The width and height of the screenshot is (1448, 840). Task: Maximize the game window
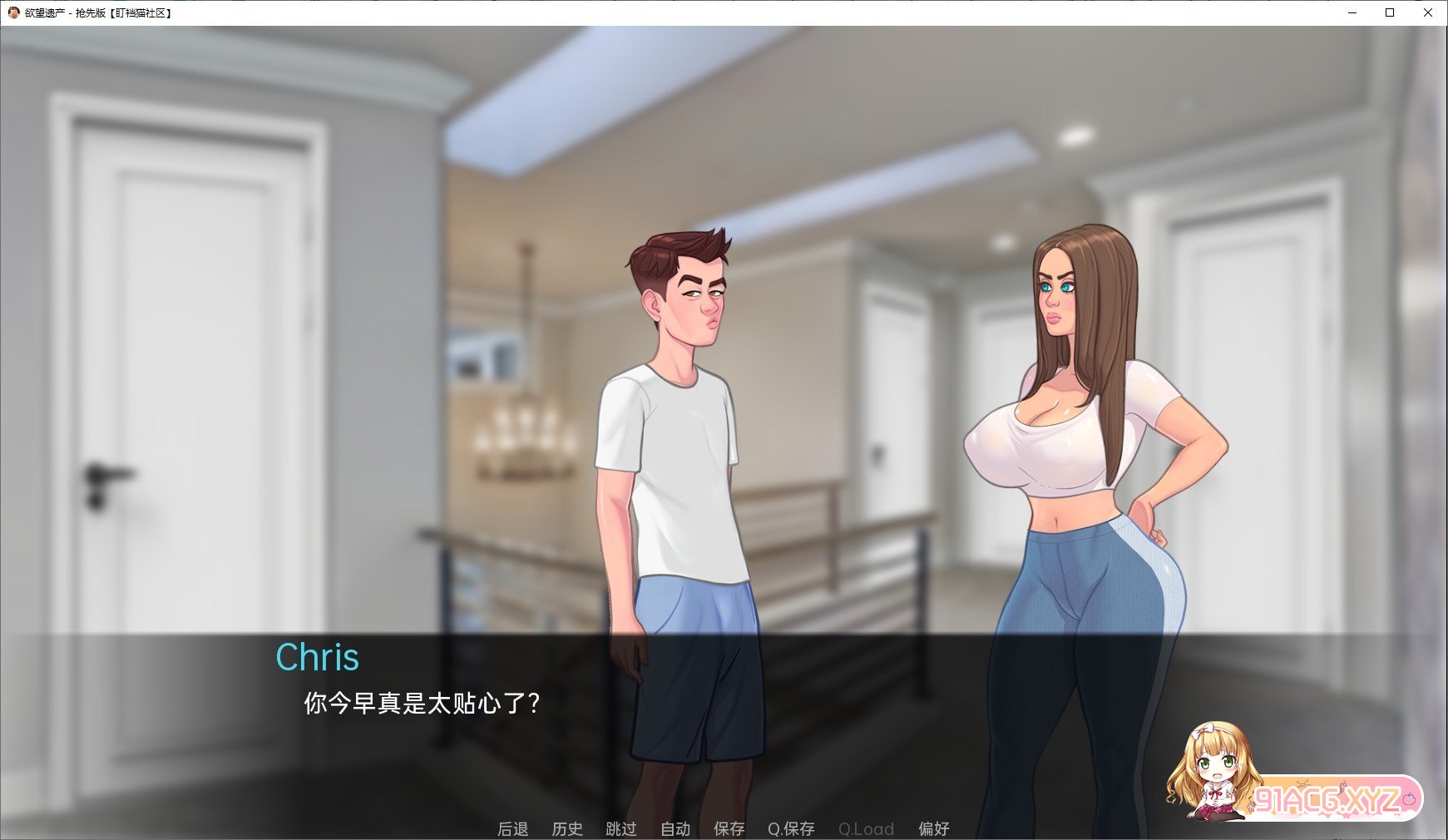pos(1389,12)
